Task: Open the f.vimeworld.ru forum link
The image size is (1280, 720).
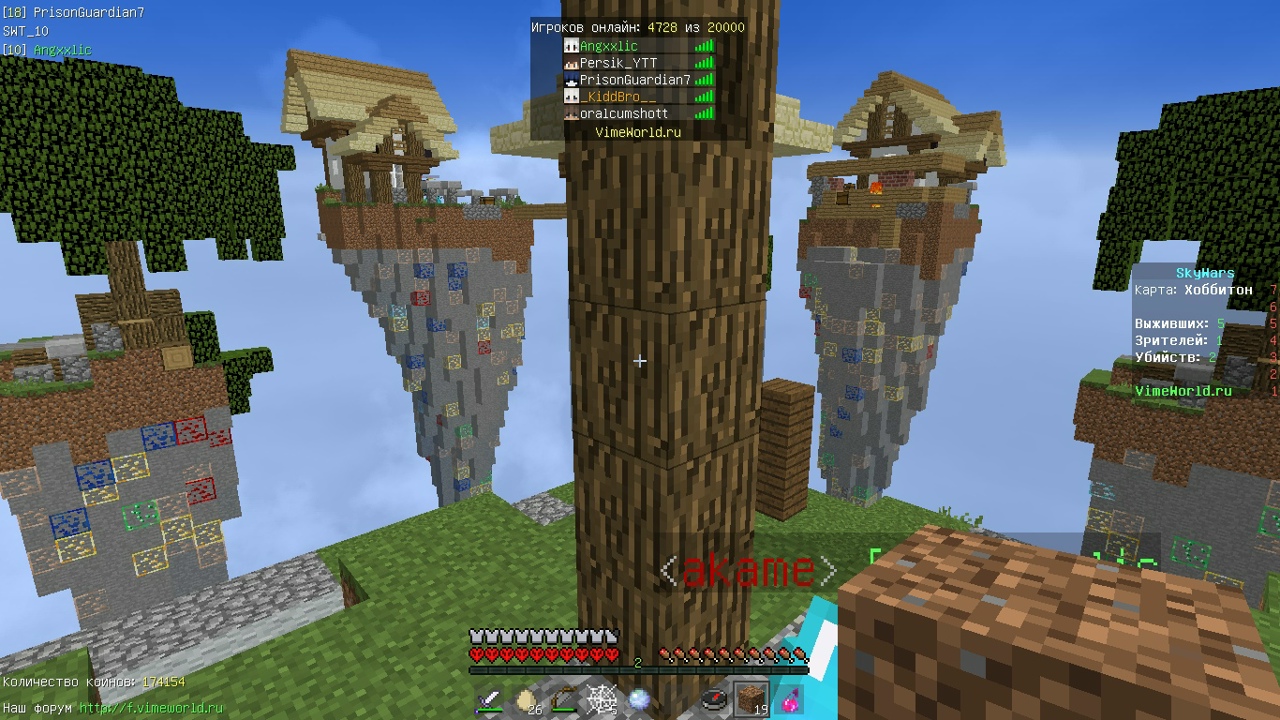Action: pos(151,708)
